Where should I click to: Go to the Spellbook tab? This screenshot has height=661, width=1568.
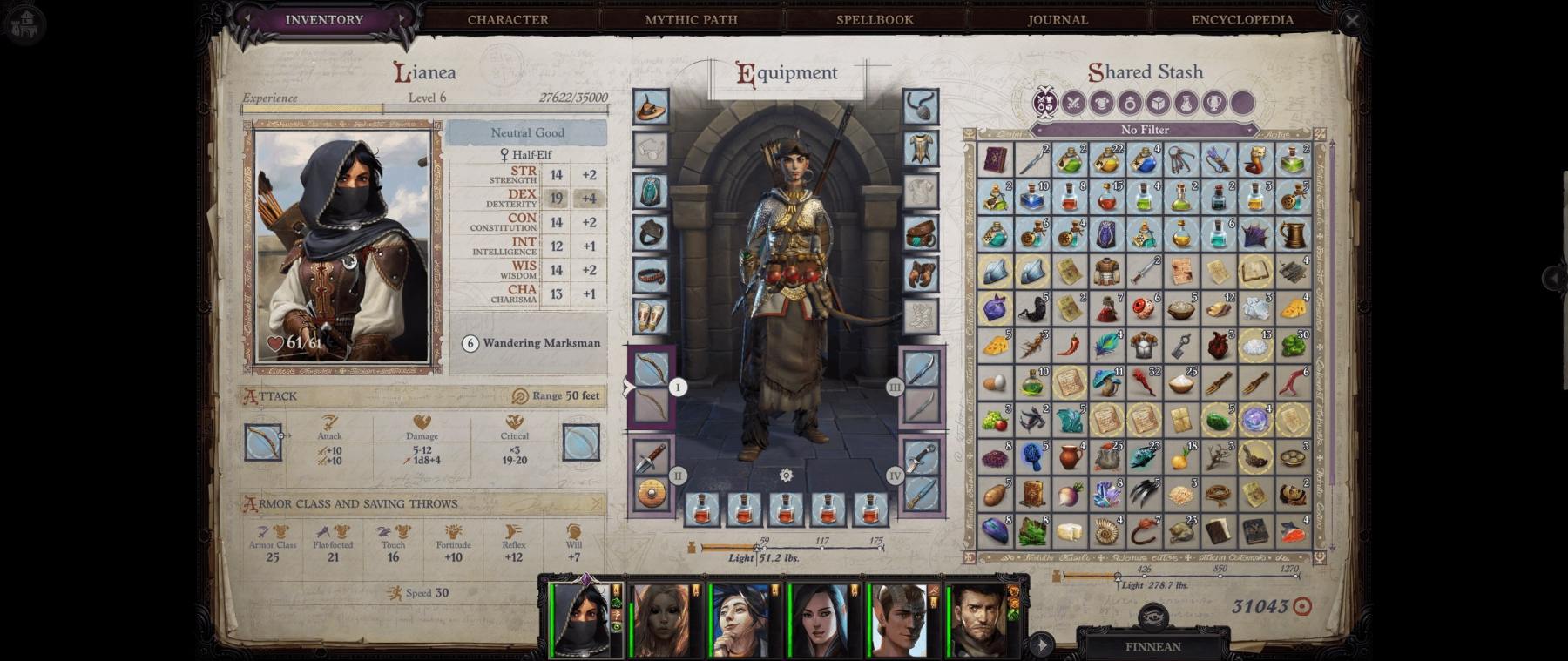pyautogui.click(x=875, y=19)
